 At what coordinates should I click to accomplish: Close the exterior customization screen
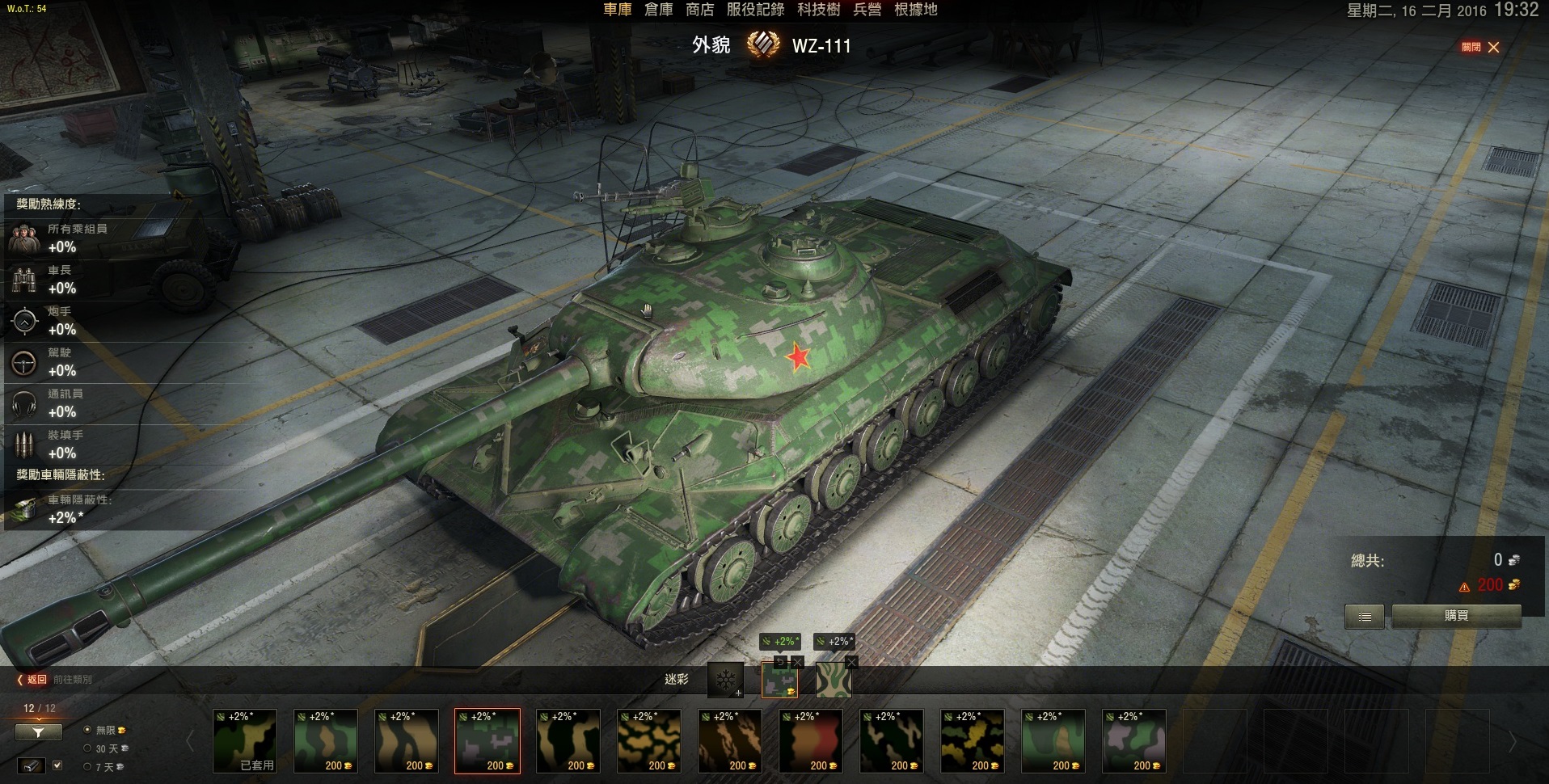tap(1492, 47)
